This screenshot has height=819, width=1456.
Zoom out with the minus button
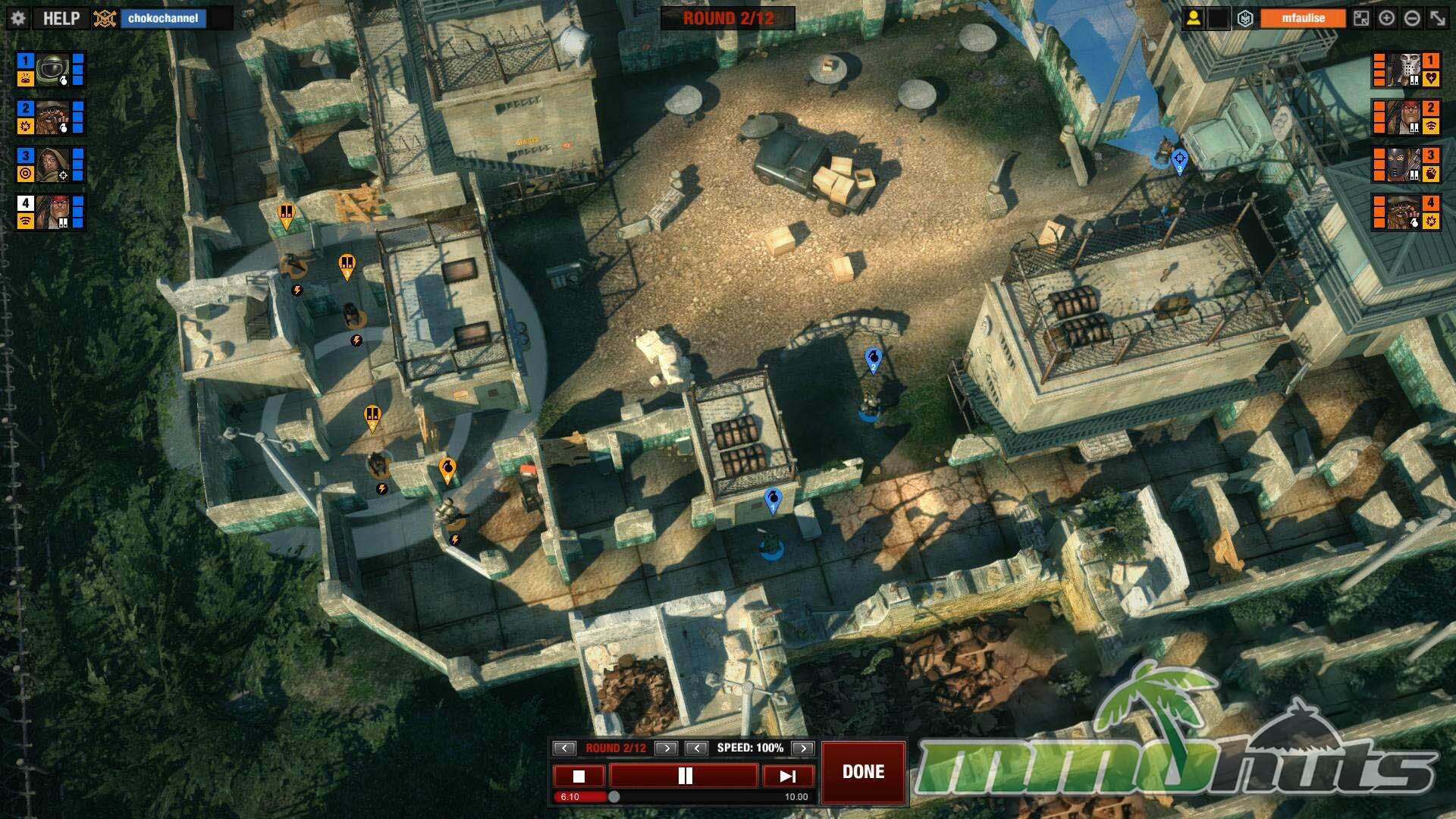(1412, 18)
